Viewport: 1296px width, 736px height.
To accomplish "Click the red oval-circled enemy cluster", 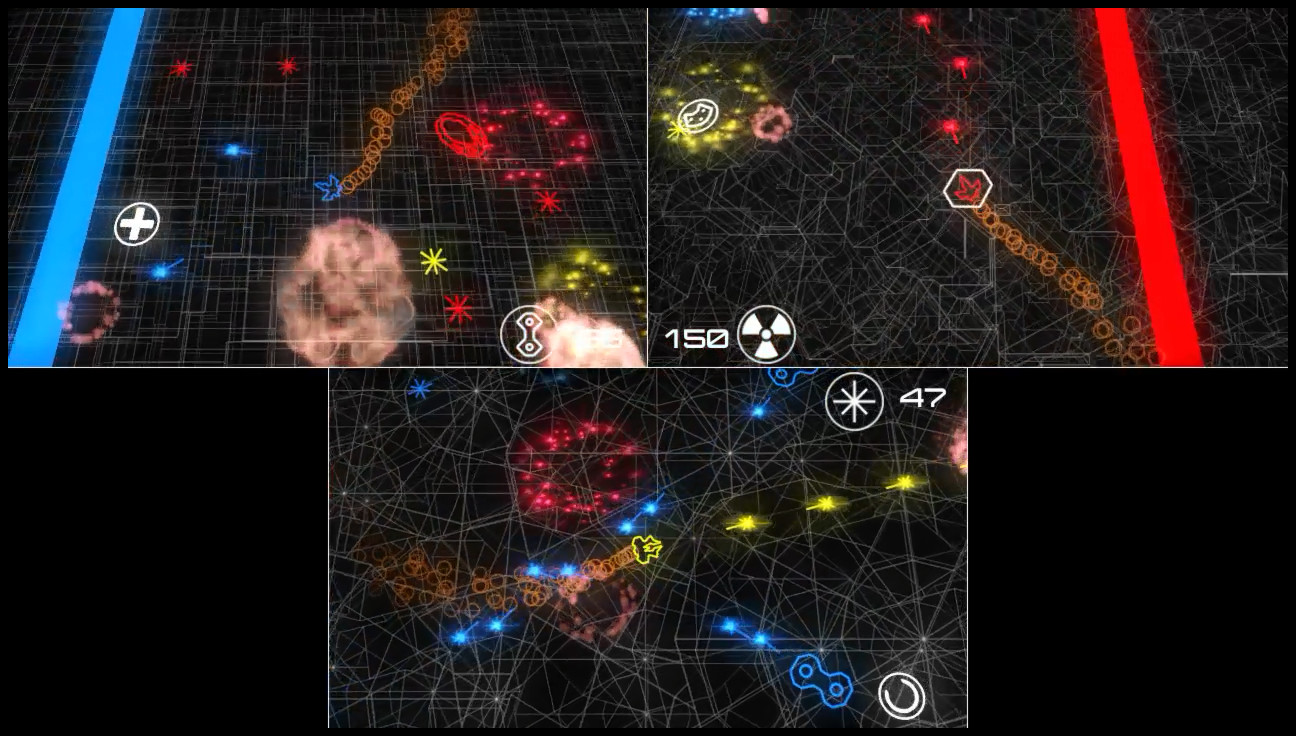I will point(460,133).
